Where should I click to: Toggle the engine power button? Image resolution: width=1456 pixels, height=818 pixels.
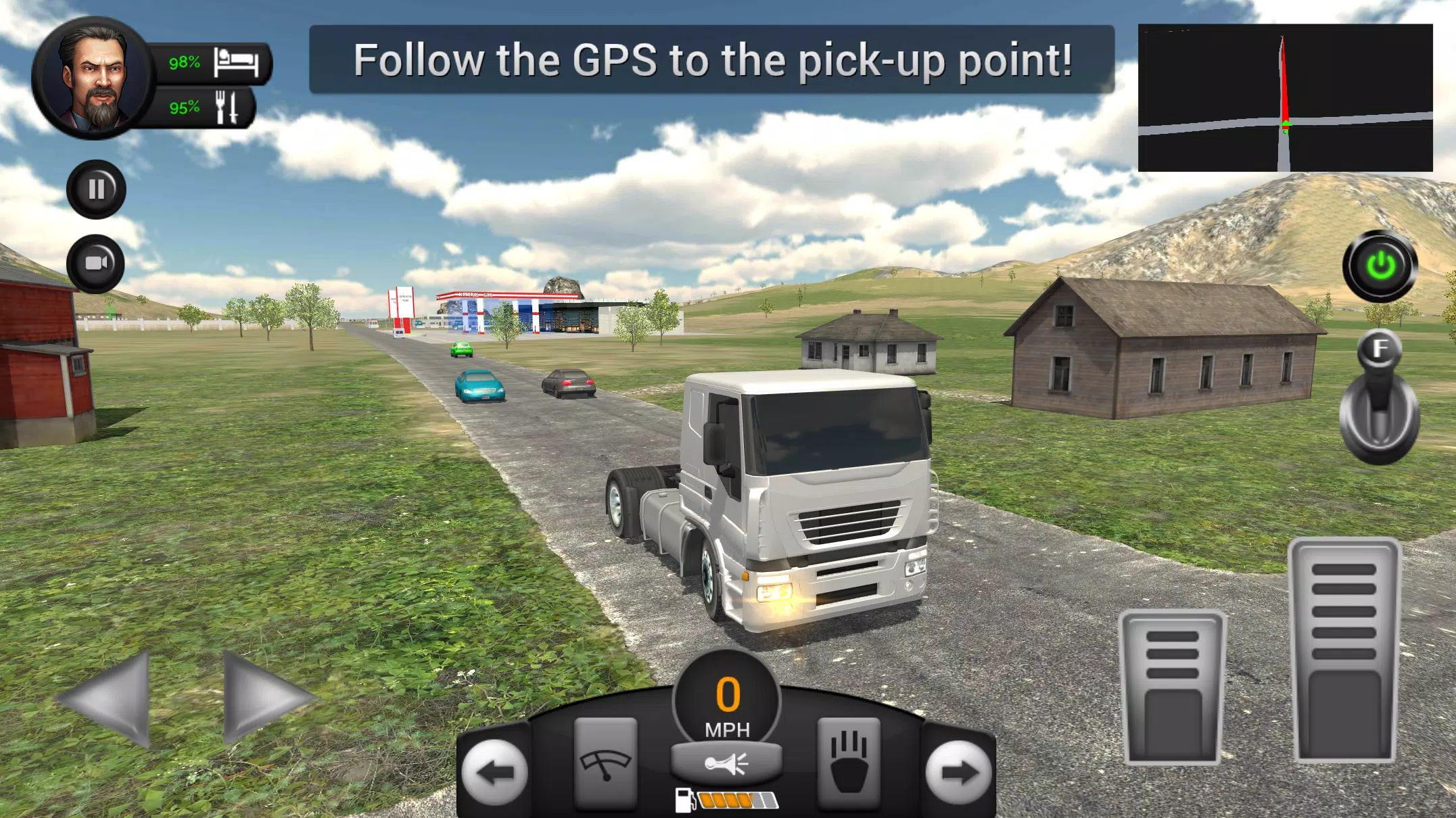pos(1380,266)
